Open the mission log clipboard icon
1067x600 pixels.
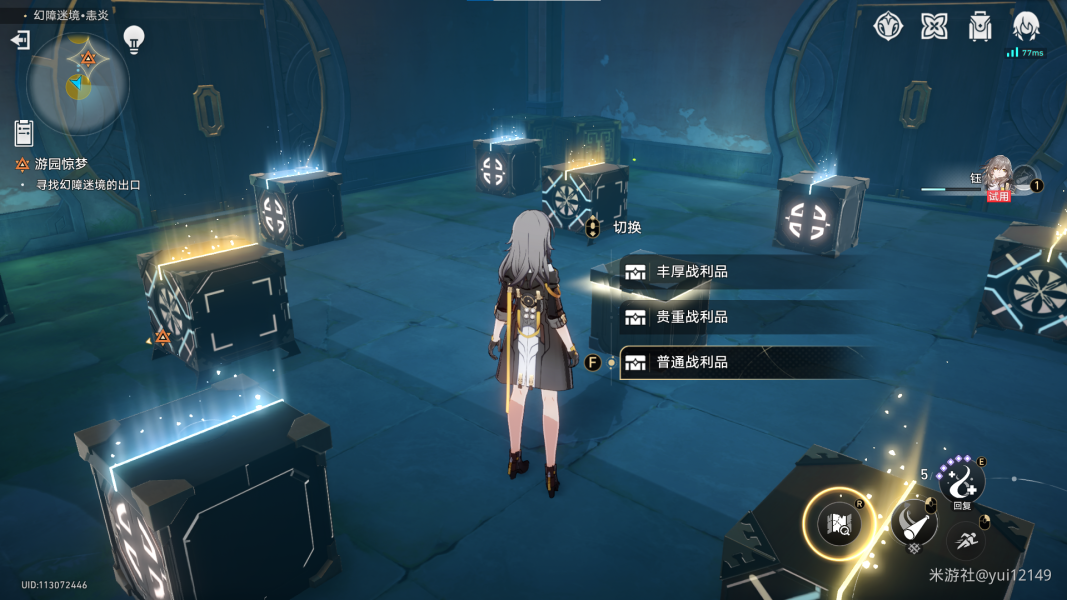point(24,131)
